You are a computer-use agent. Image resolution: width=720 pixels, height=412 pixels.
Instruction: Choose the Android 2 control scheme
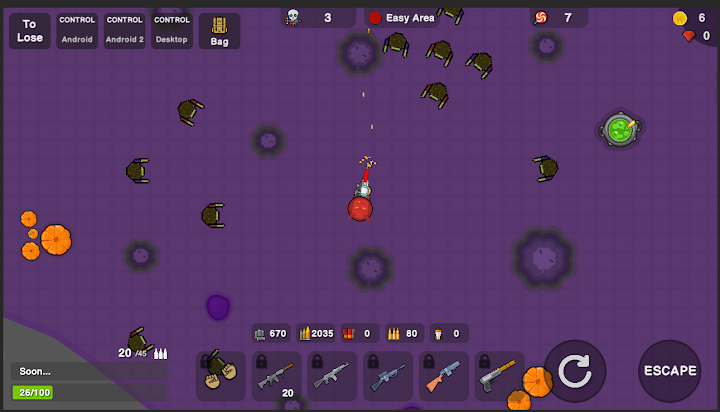pos(125,31)
